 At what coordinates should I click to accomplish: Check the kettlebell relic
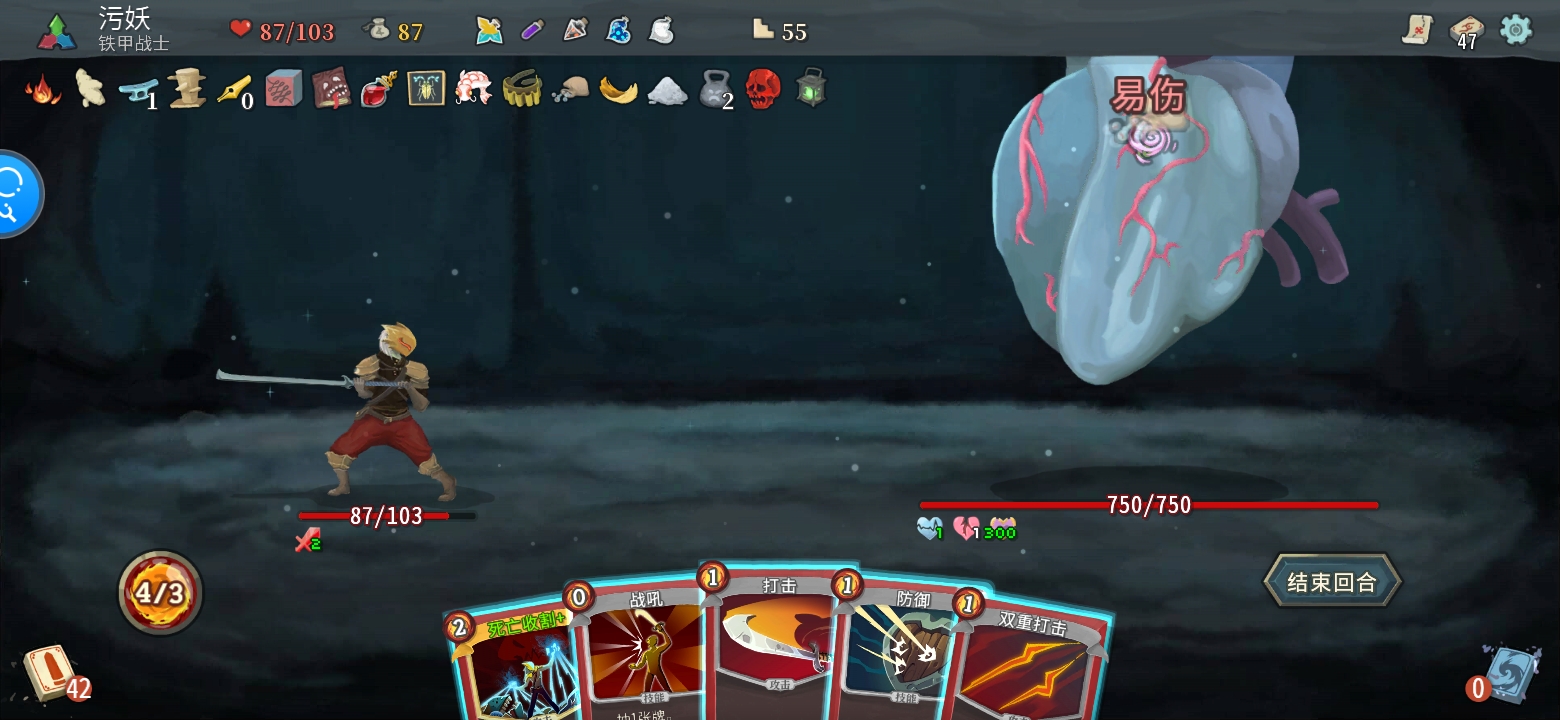coord(714,89)
